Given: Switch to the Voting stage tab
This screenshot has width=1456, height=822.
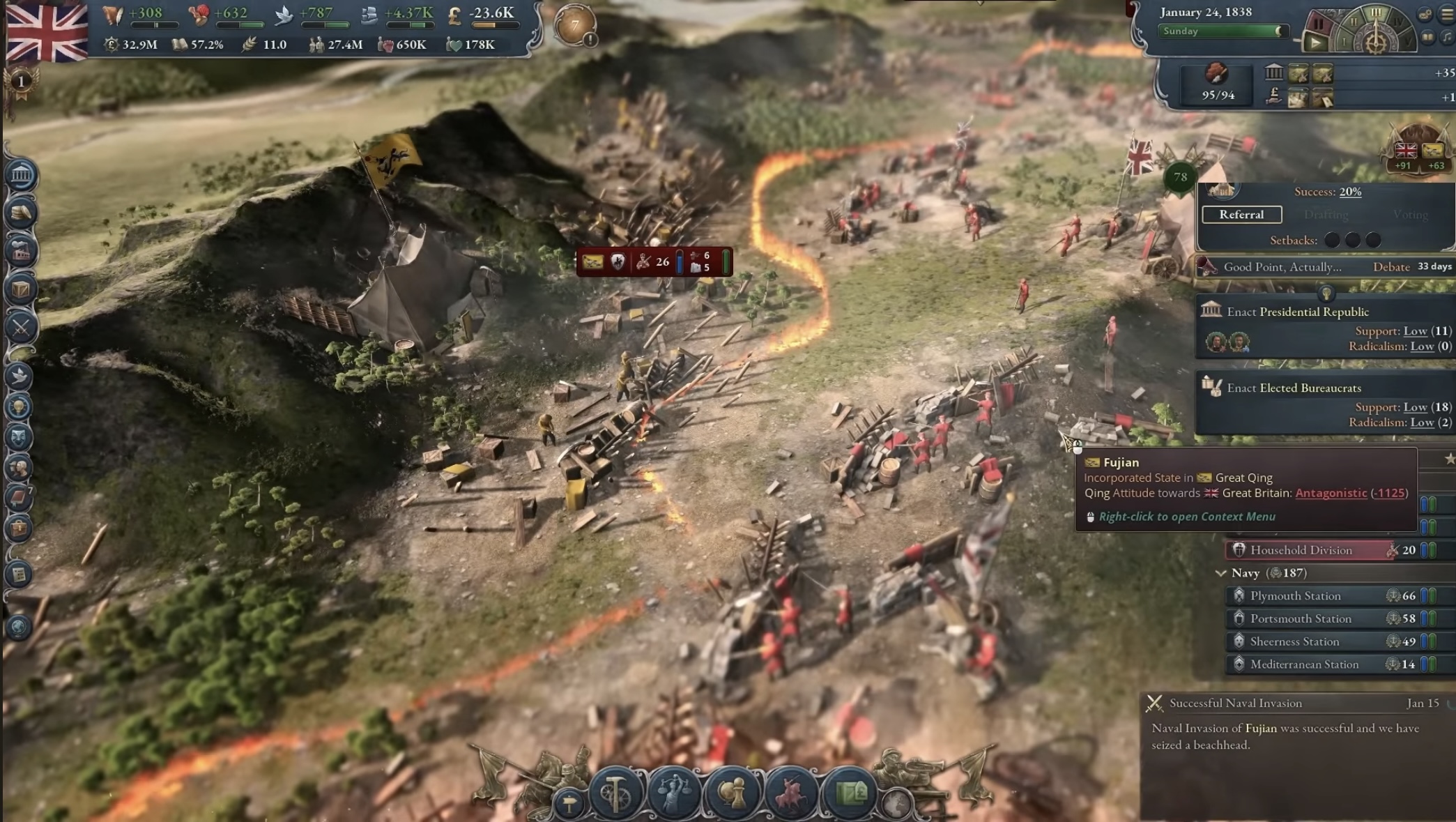Looking at the screenshot, I should (x=1410, y=214).
